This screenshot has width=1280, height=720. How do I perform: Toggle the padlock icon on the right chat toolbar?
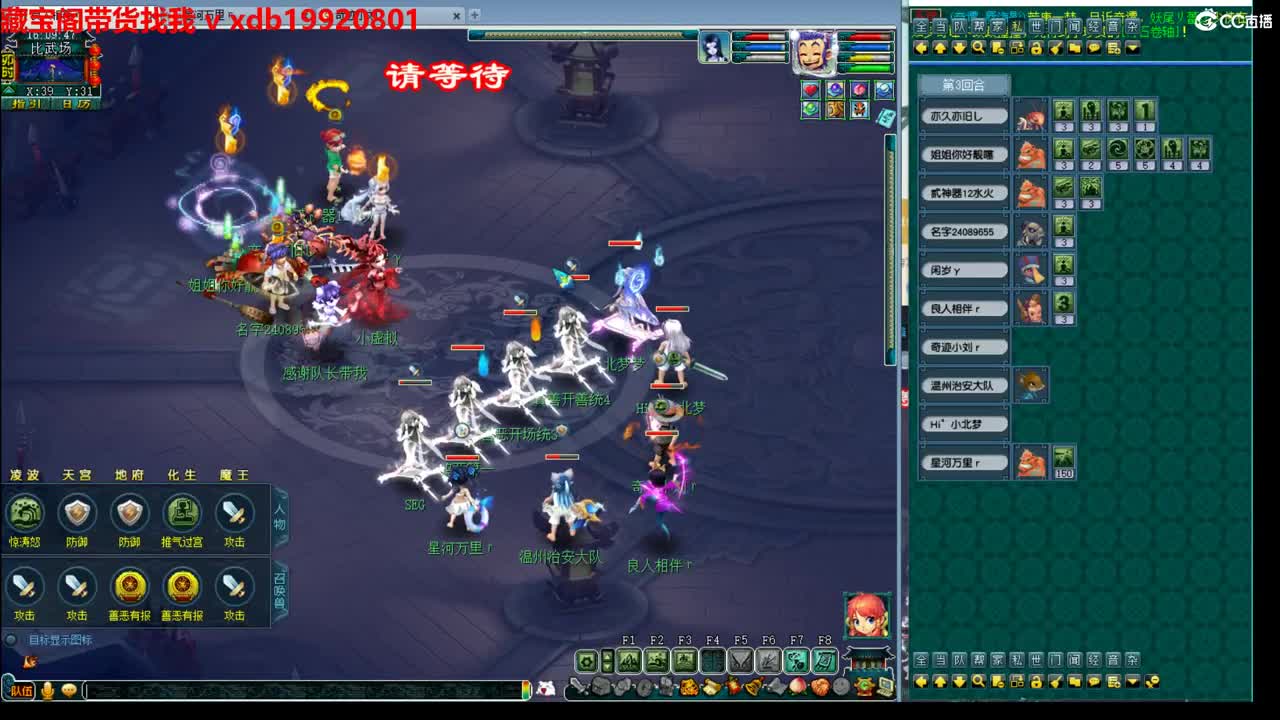[1037, 681]
